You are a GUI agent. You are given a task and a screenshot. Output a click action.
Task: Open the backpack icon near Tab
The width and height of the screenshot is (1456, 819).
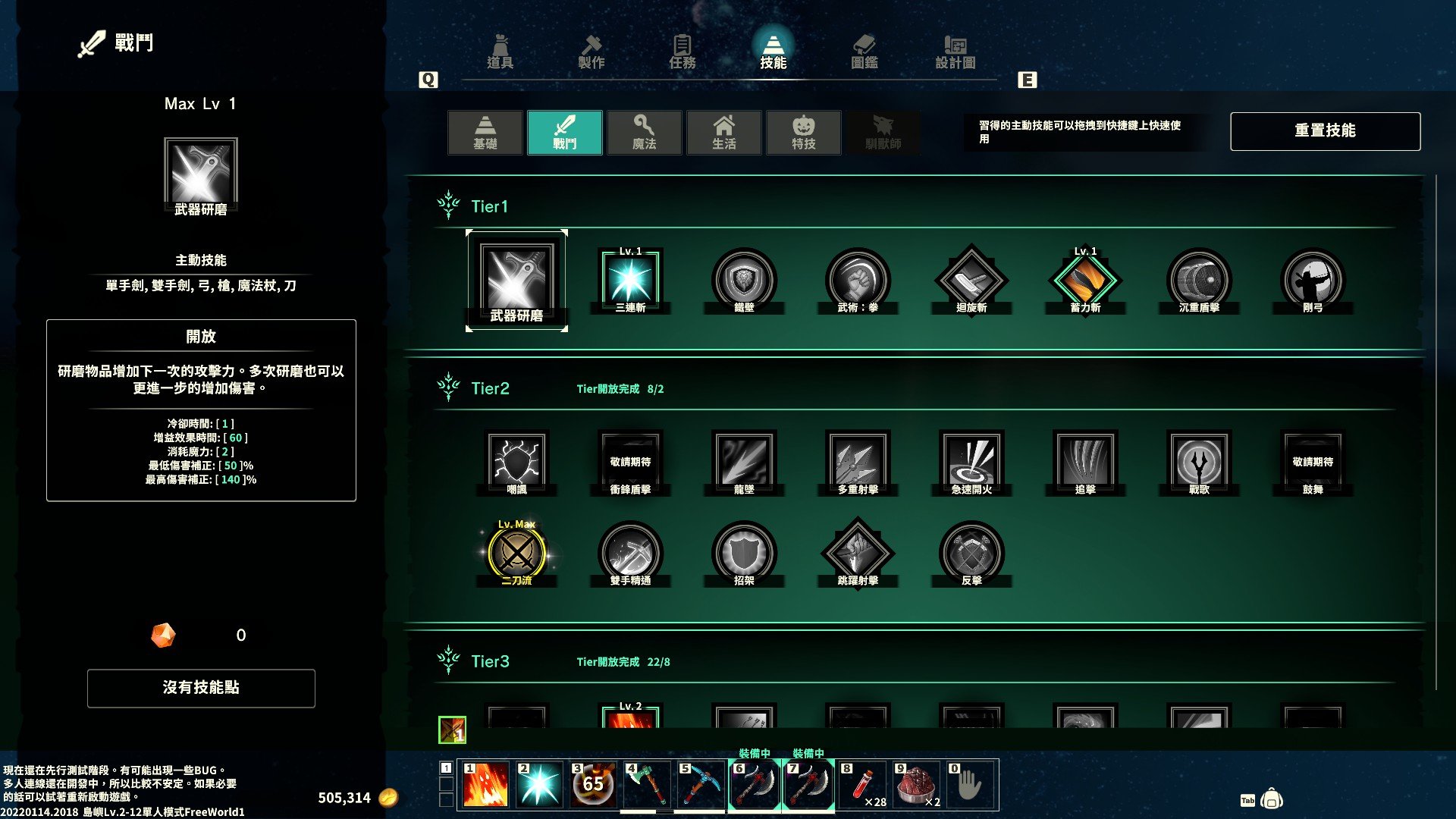[1272, 799]
